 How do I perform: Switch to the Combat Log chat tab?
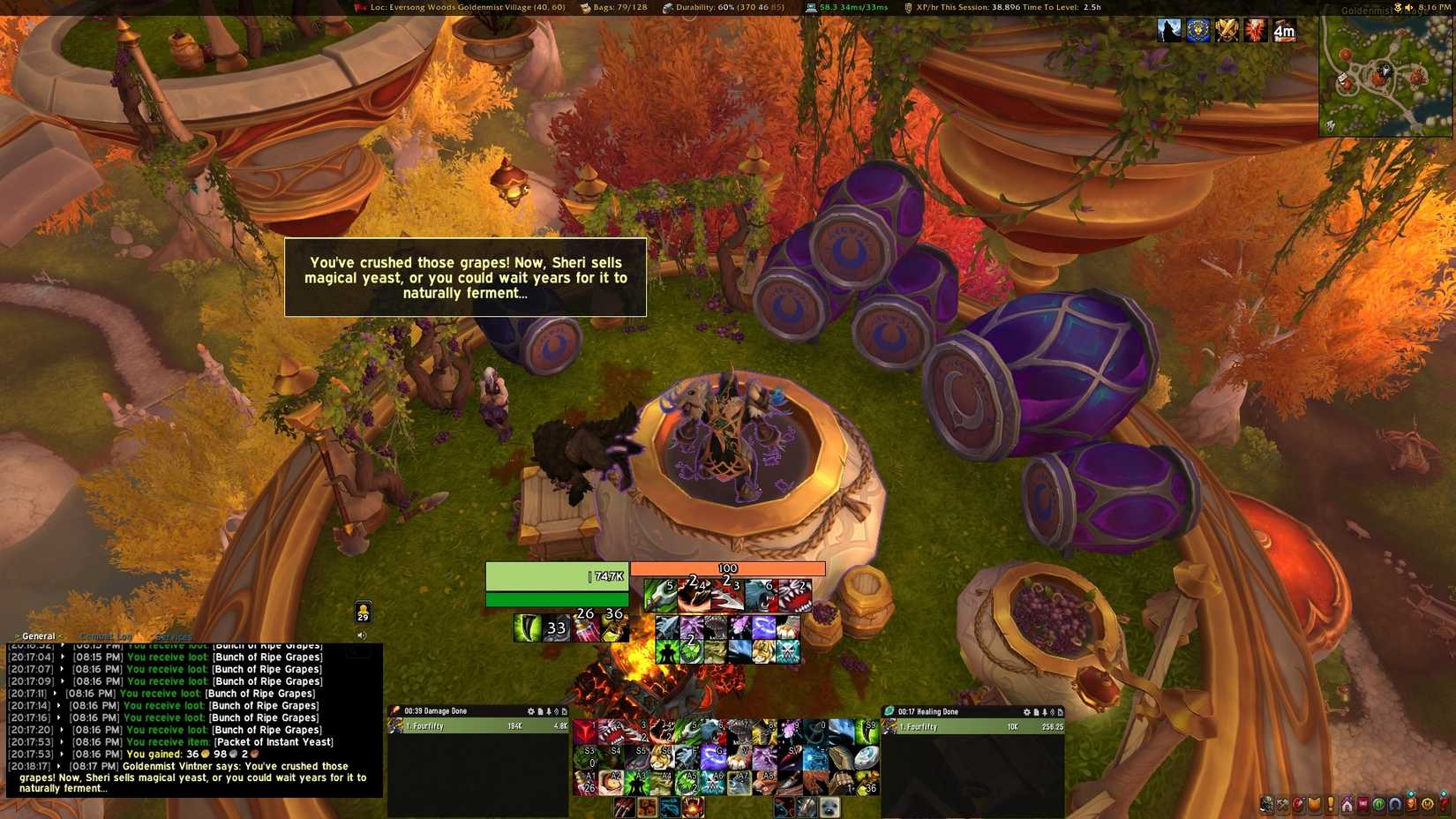pos(106,635)
